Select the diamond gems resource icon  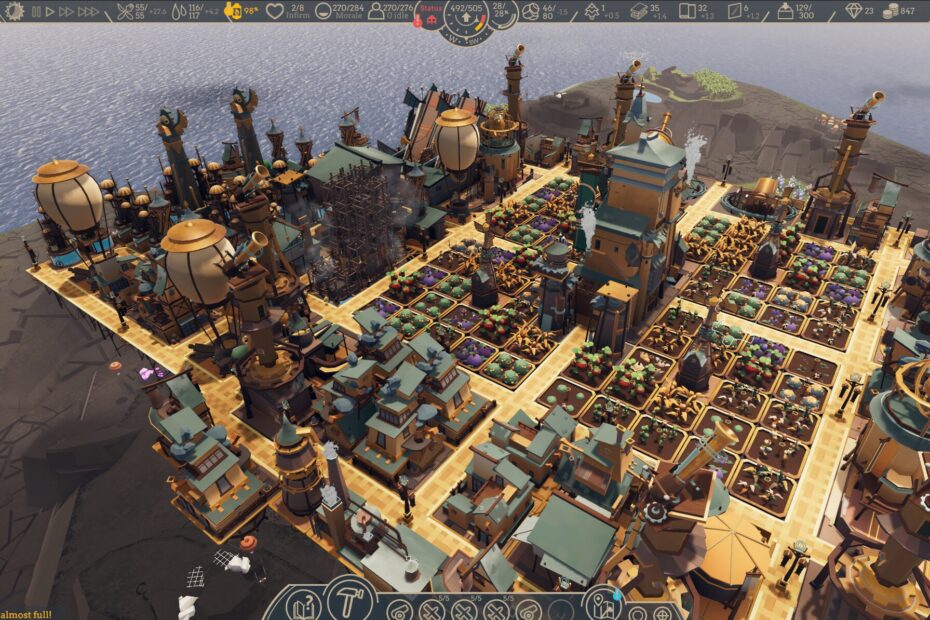[x=853, y=12]
